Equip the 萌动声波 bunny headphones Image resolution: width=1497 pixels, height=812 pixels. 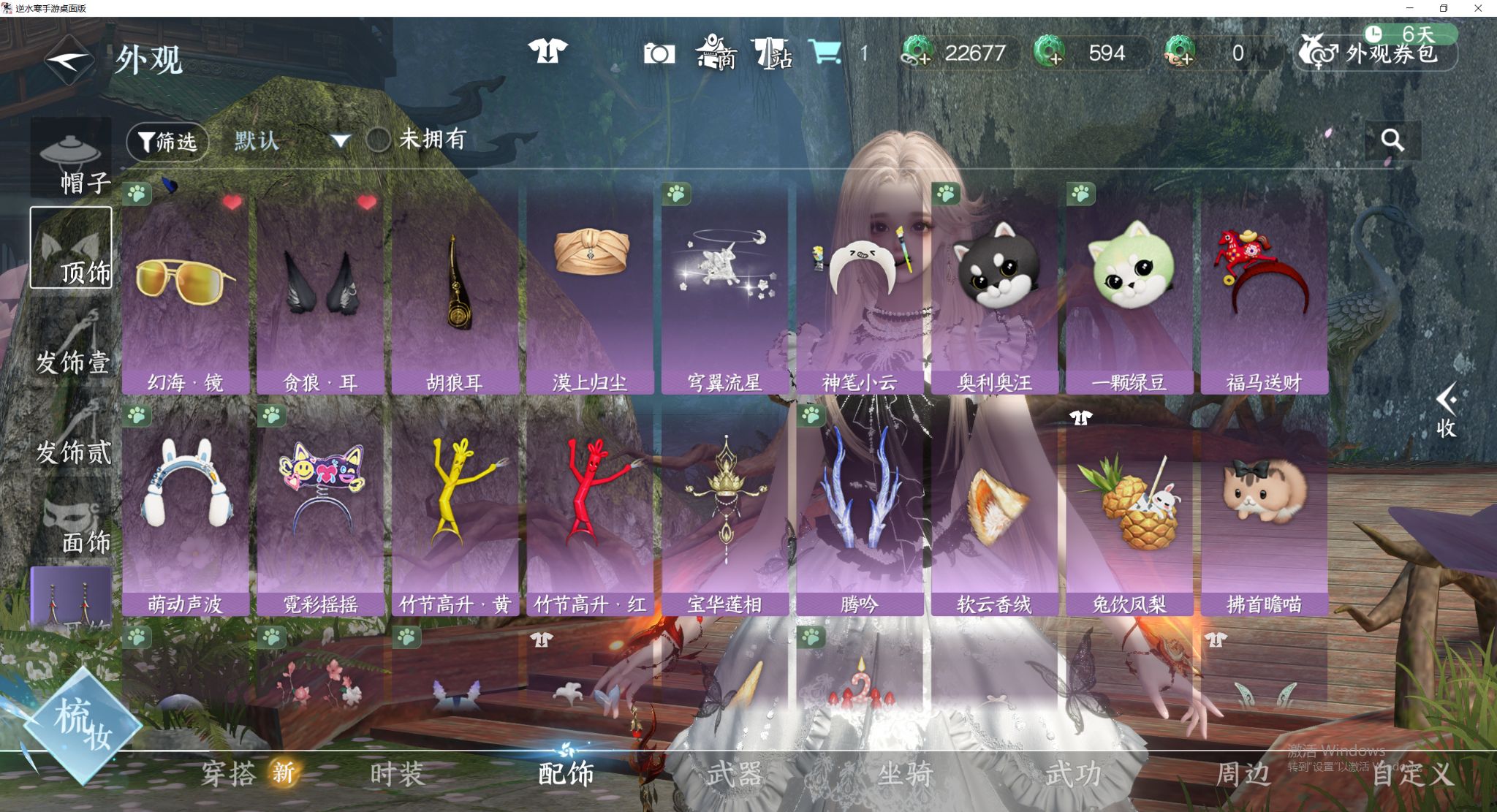click(186, 512)
